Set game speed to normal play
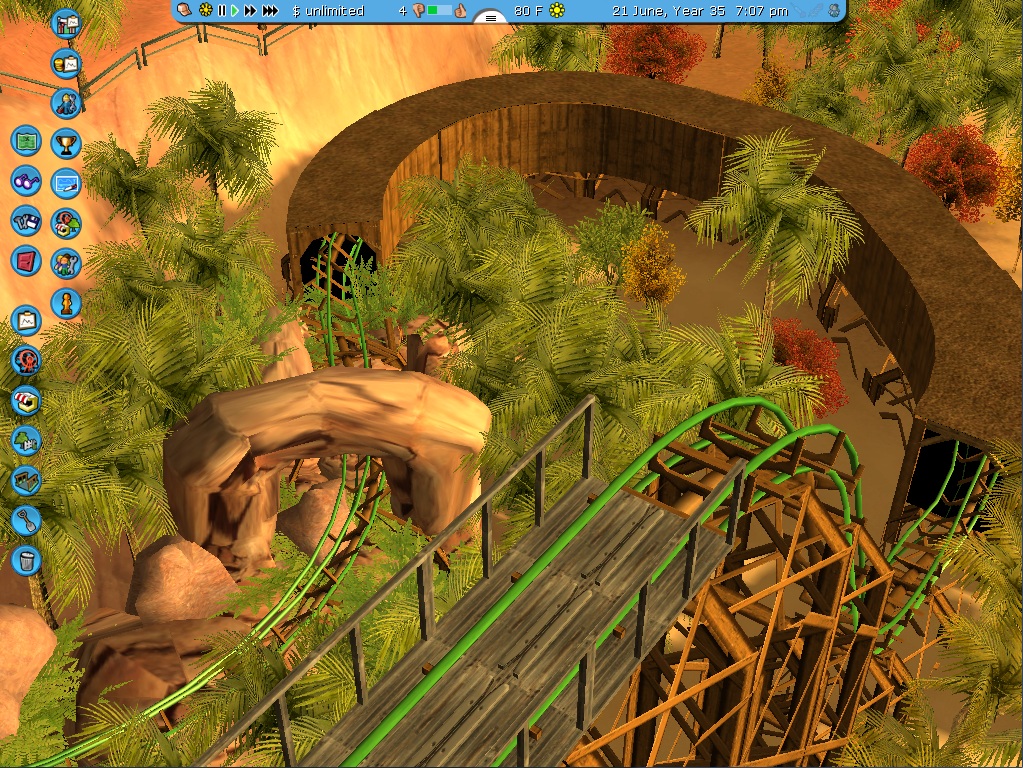1023x768 pixels. 236,11
